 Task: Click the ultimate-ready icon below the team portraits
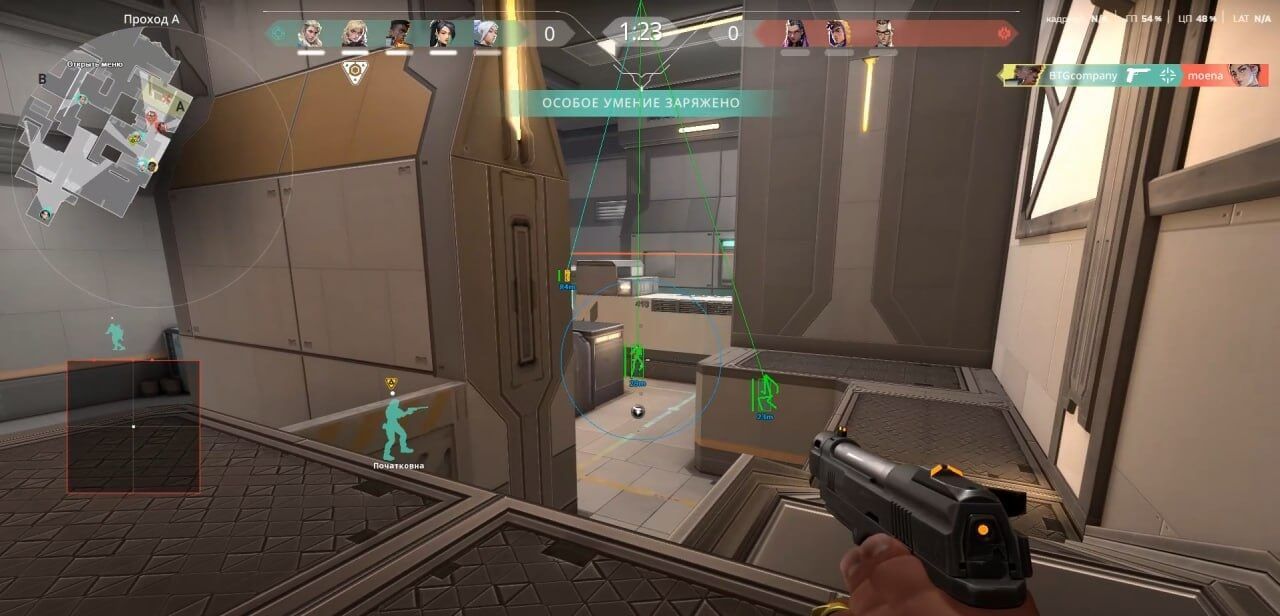[352, 71]
